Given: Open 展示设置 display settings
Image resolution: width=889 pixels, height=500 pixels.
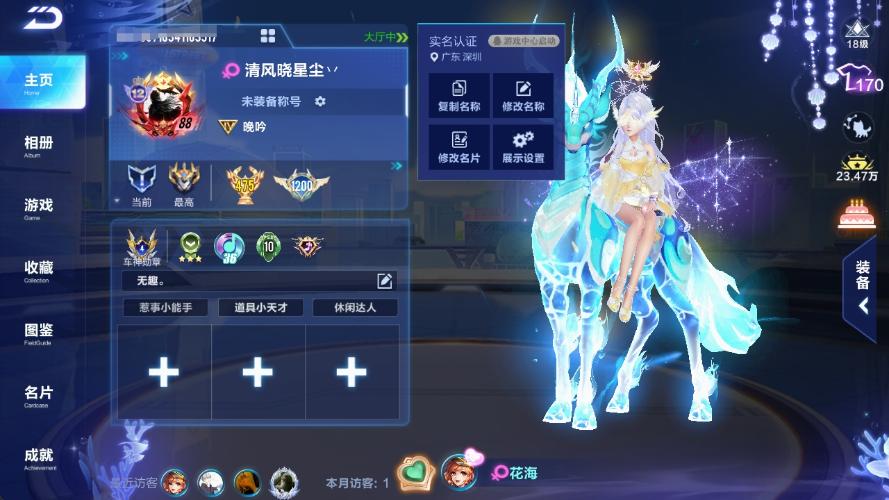Looking at the screenshot, I should click(x=523, y=148).
